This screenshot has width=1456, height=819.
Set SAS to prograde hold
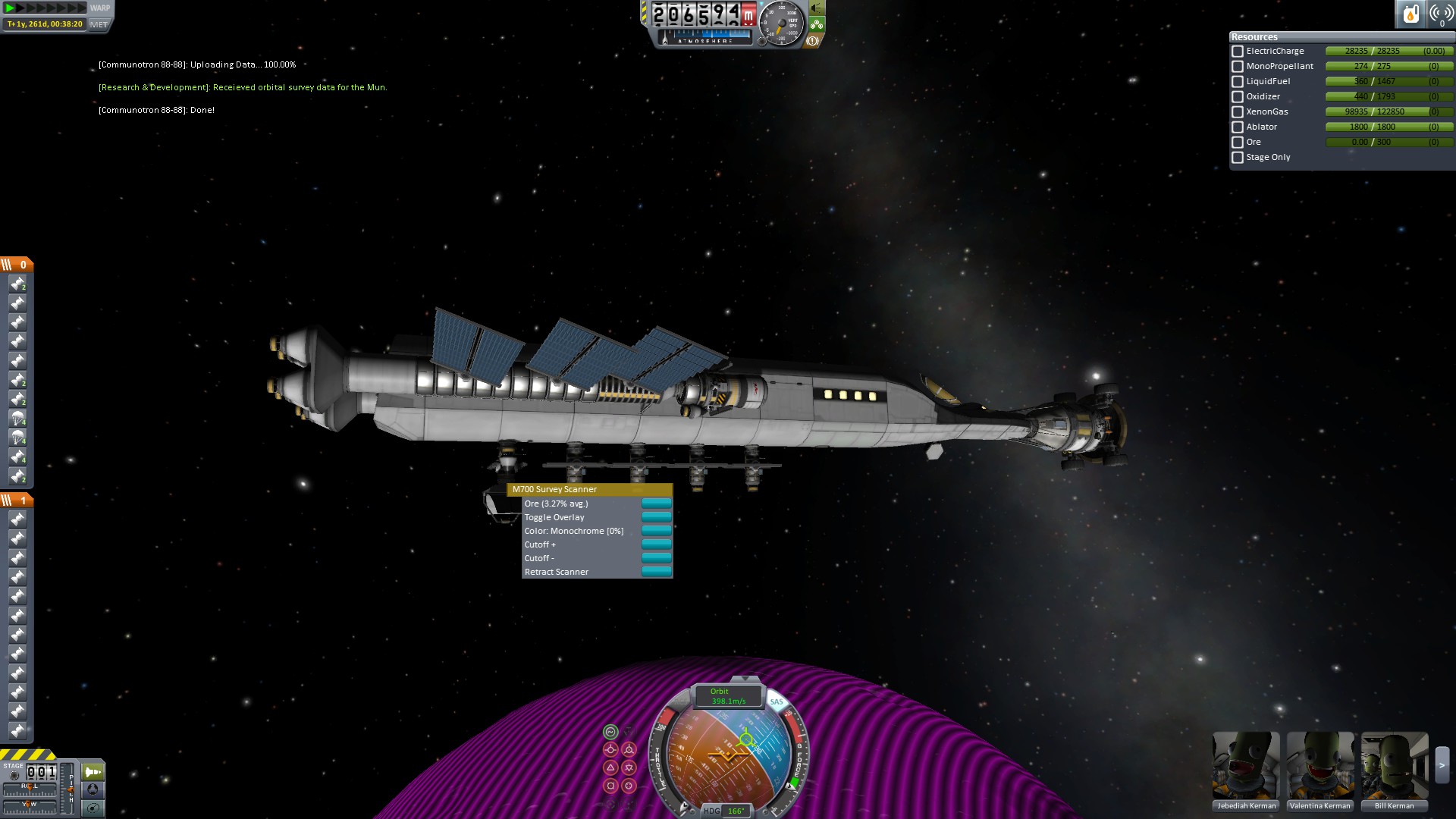pyautogui.click(x=610, y=750)
